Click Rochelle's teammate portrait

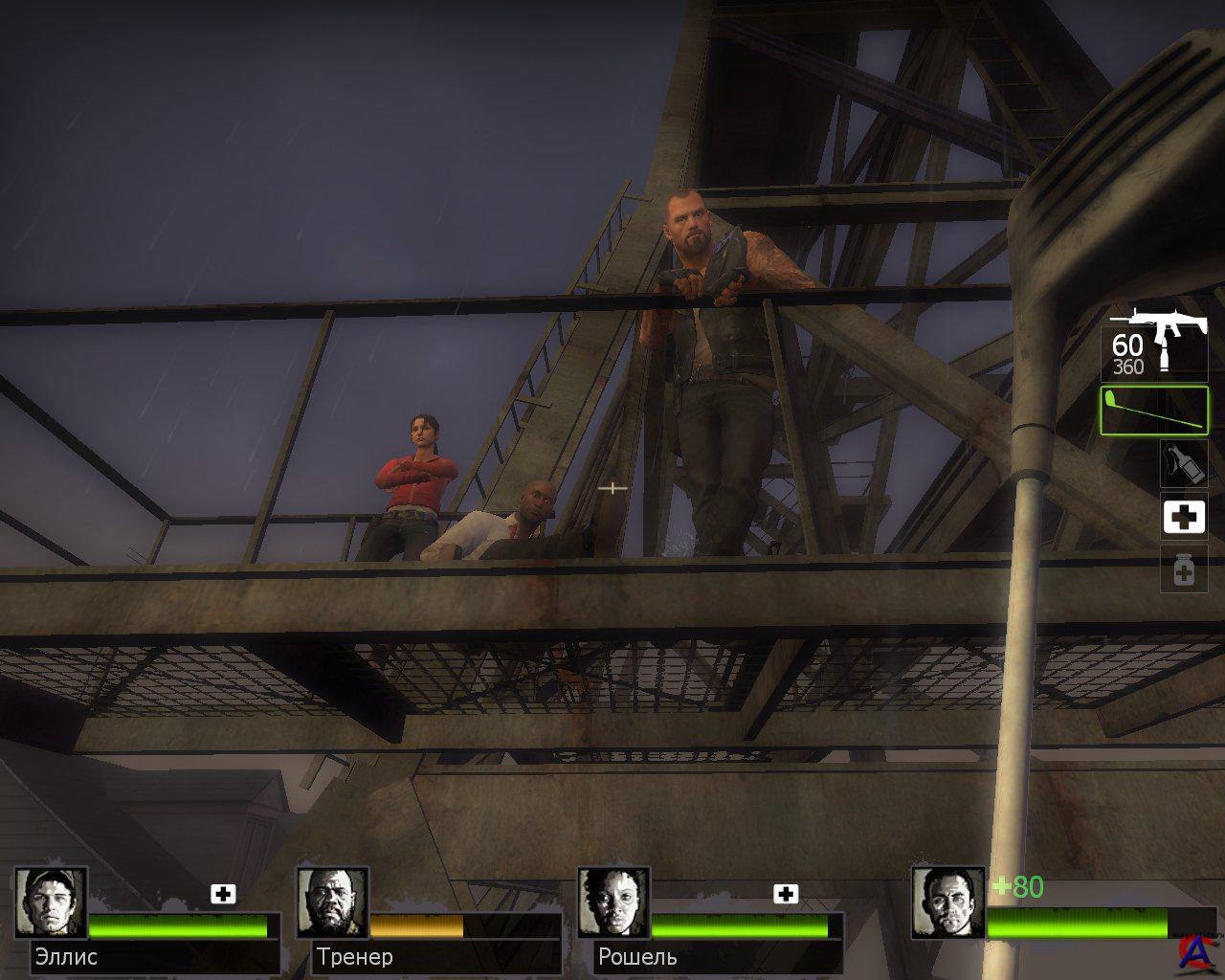pyautogui.click(x=613, y=903)
